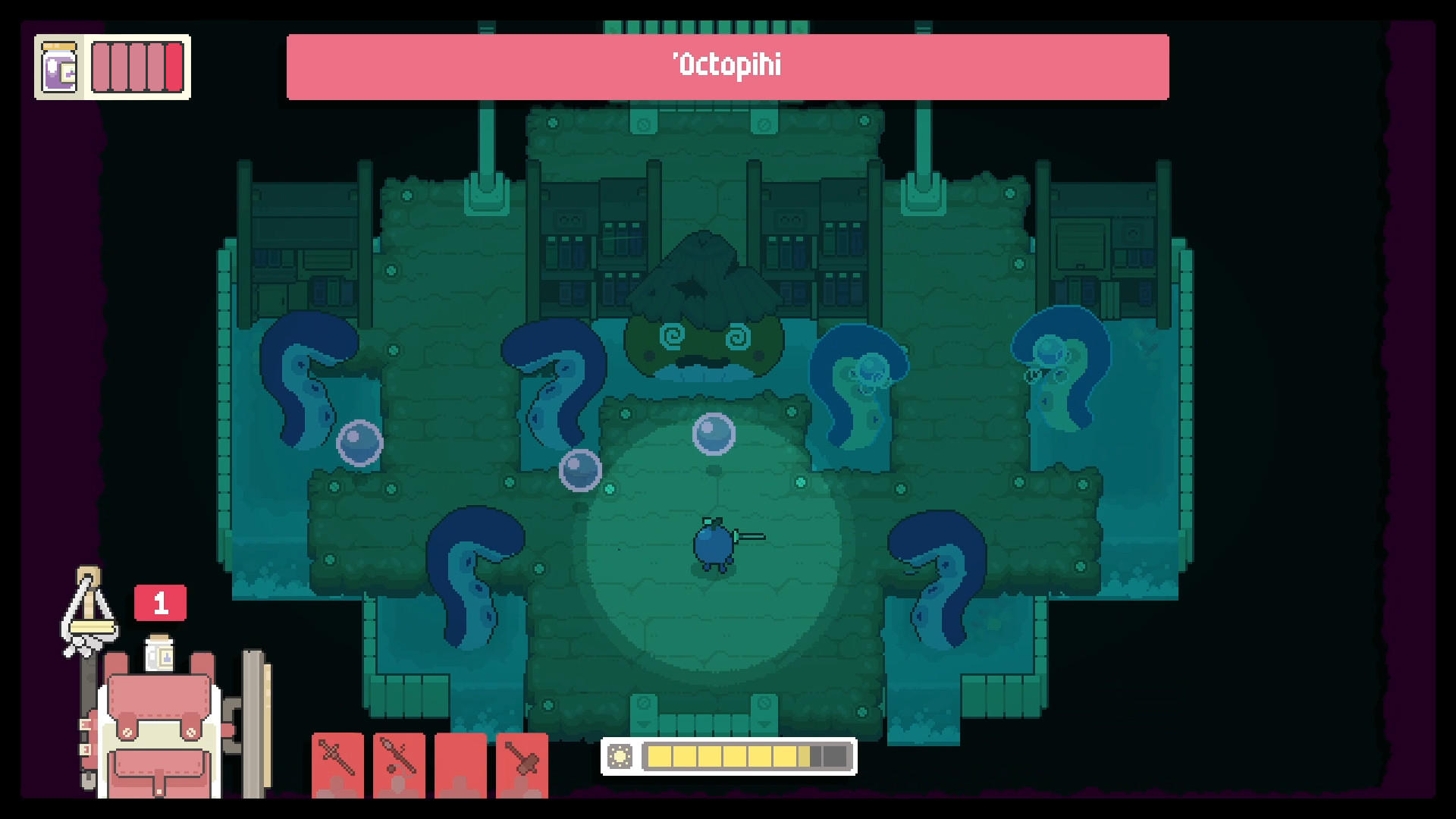Screen dimensions: 1456x819
Task: Click the leftmost health bar segment
Action: (101, 67)
